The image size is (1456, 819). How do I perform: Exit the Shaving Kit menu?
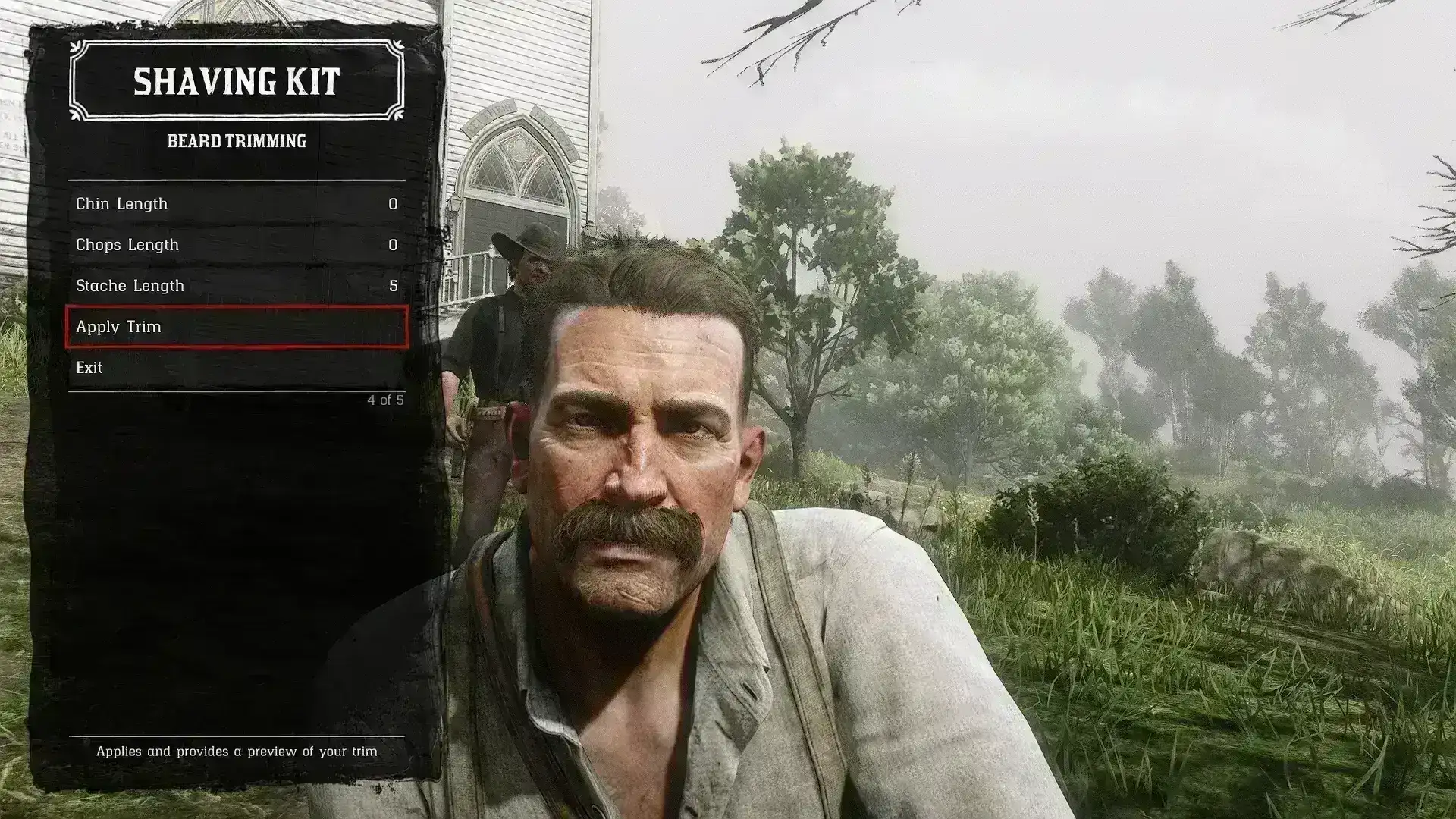coord(236,368)
